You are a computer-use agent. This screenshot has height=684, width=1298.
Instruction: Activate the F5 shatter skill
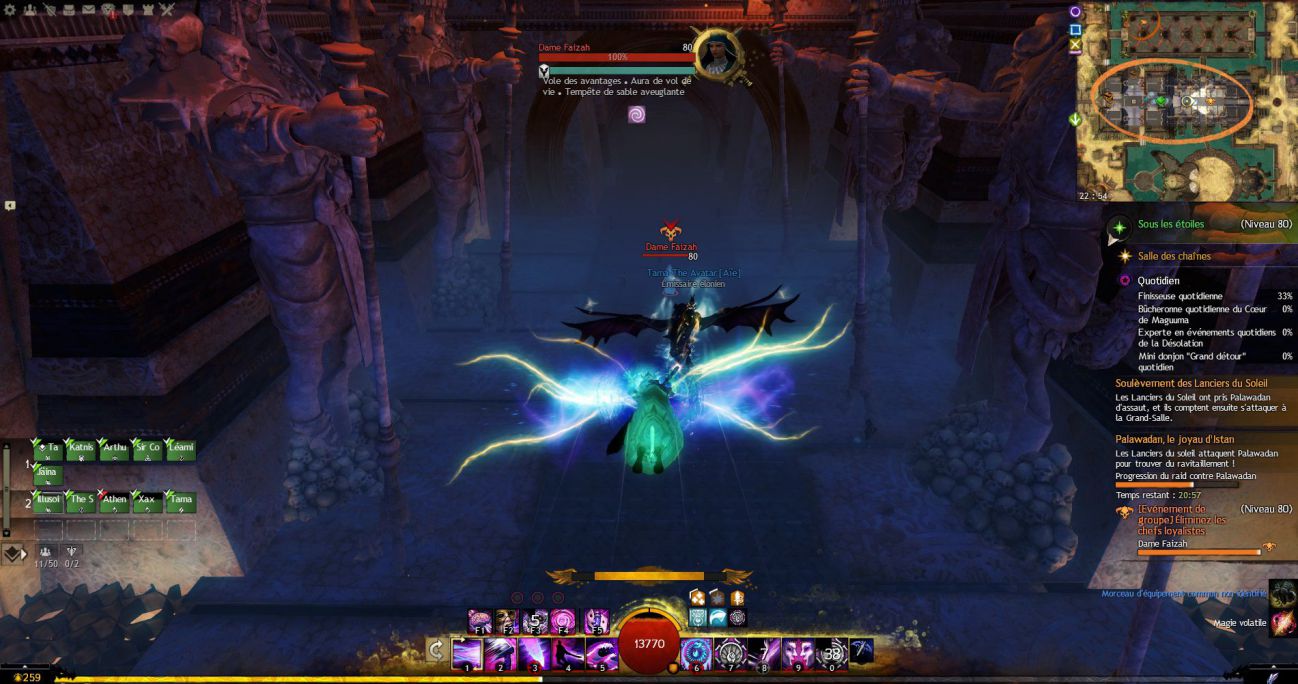(x=596, y=621)
